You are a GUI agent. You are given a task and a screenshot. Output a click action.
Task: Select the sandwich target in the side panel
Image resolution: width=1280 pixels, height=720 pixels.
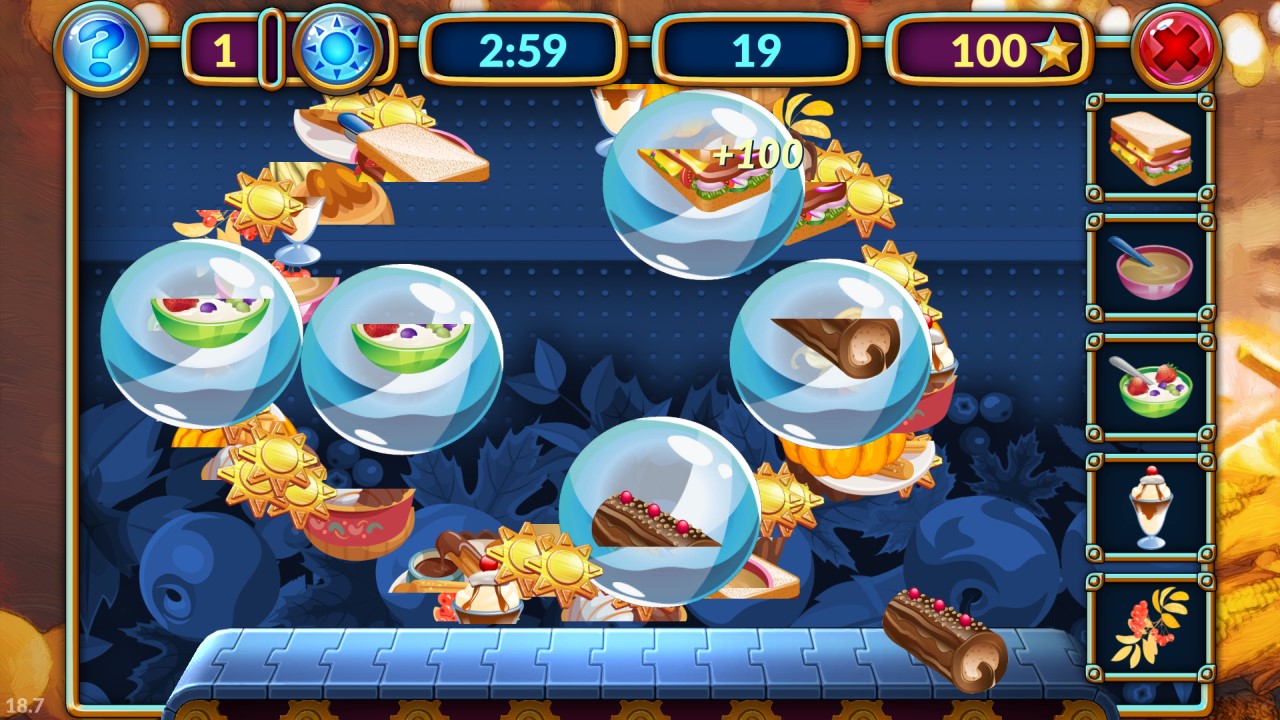[1150, 148]
